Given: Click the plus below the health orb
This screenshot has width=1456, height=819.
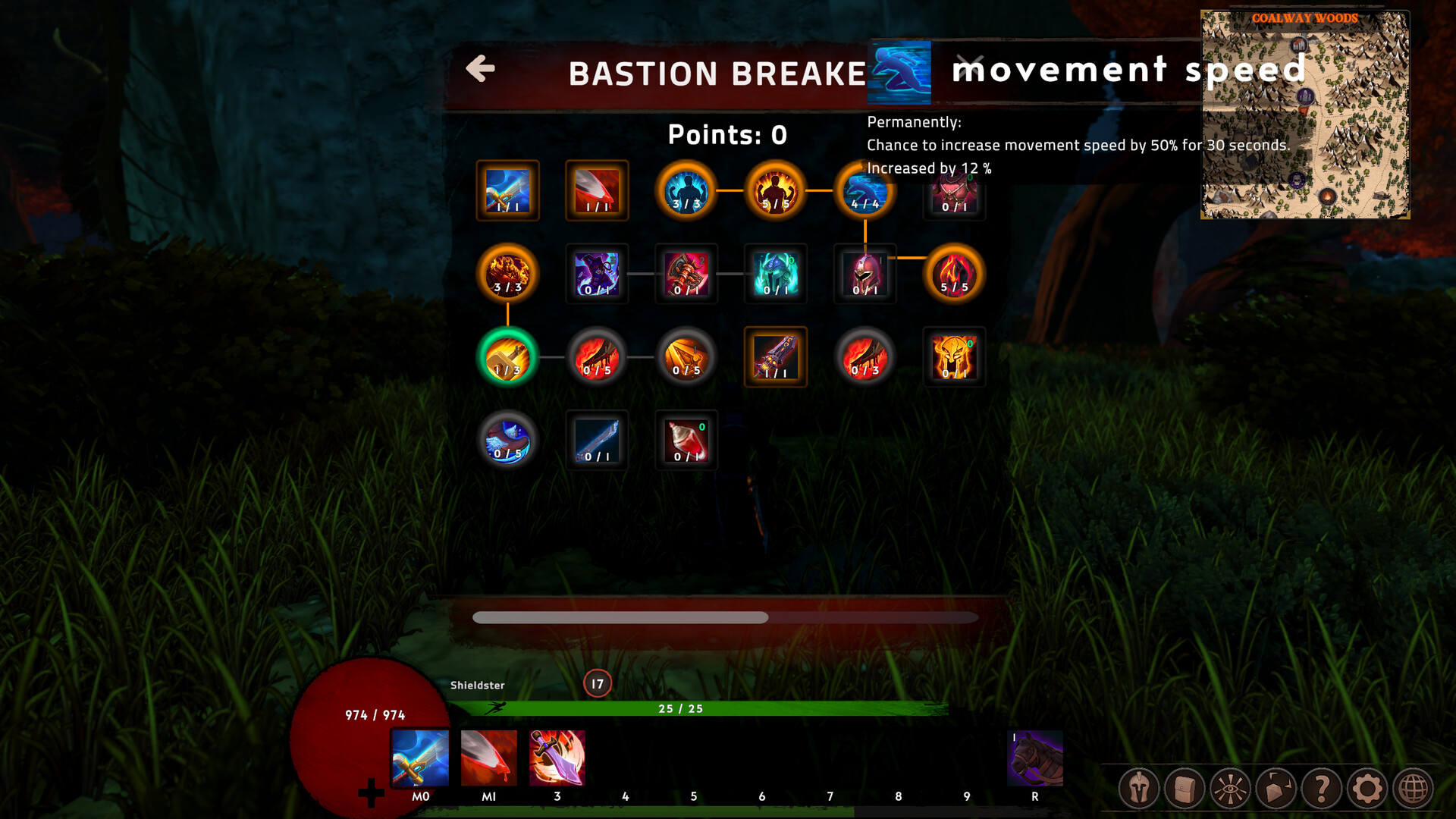Looking at the screenshot, I should pyautogui.click(x=371, y=793).
